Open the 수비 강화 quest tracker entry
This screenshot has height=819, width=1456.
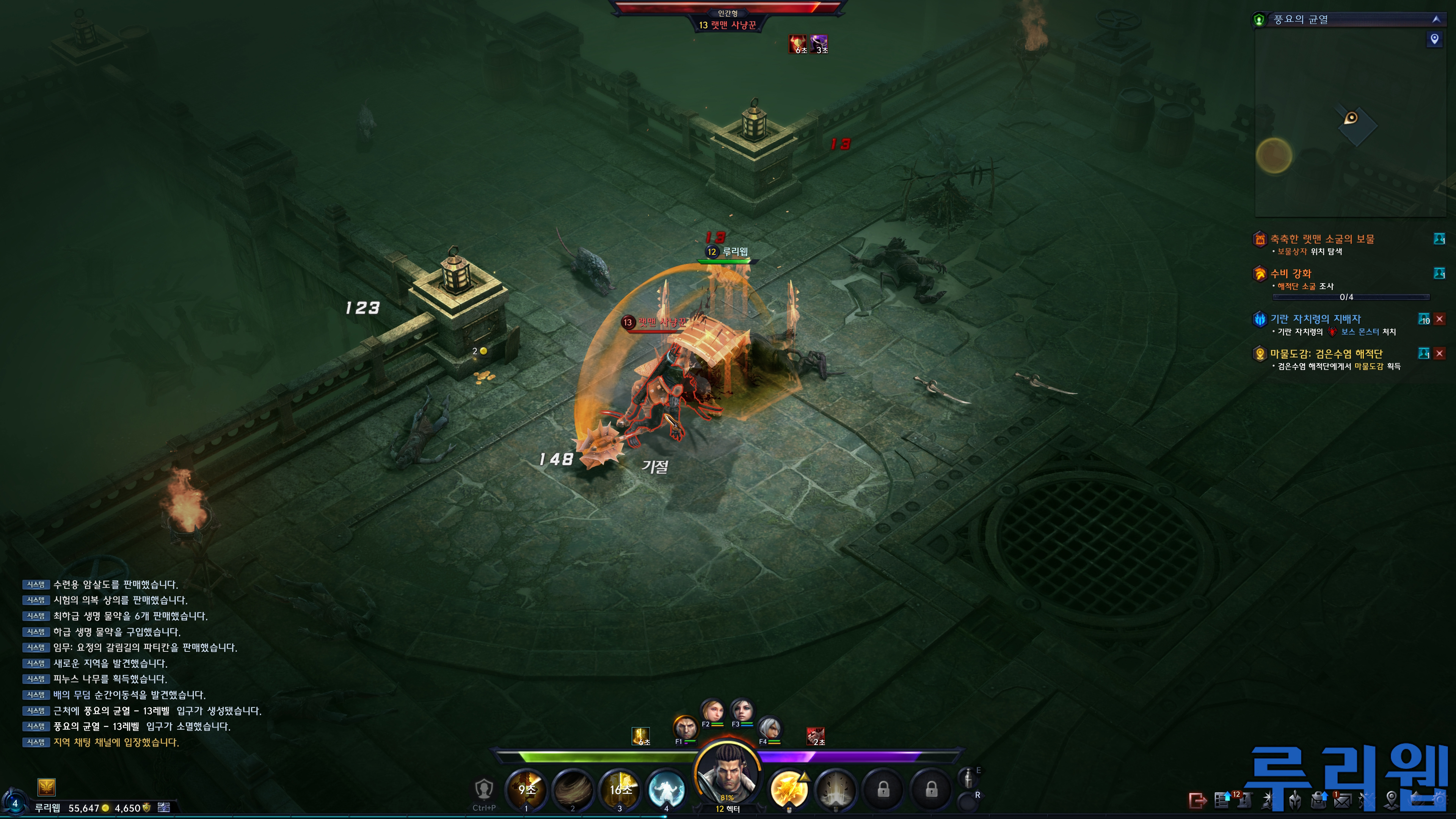click(1290, 273)
